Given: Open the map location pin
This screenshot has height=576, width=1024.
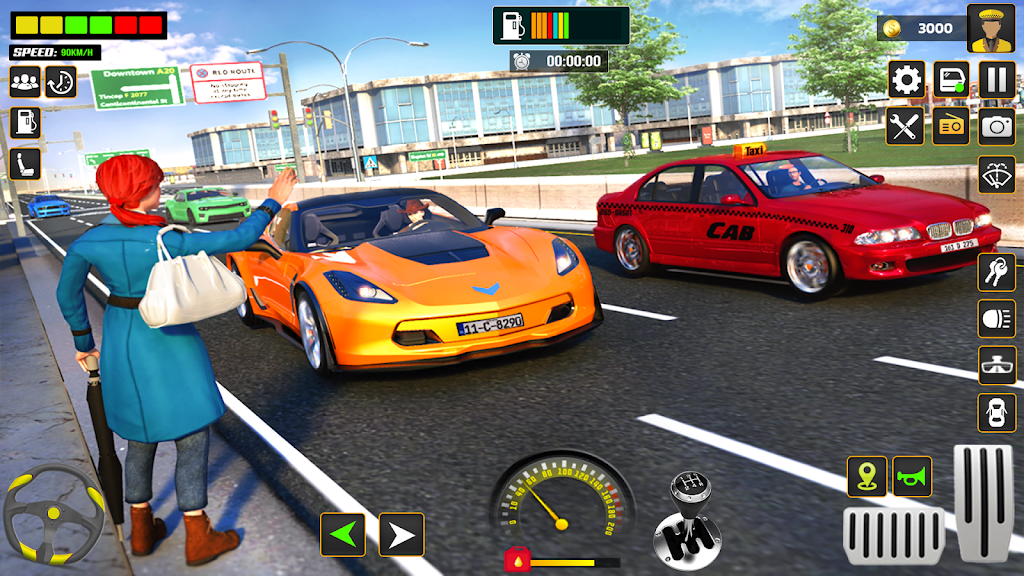Looking at the screenshot, I should 867,476.
